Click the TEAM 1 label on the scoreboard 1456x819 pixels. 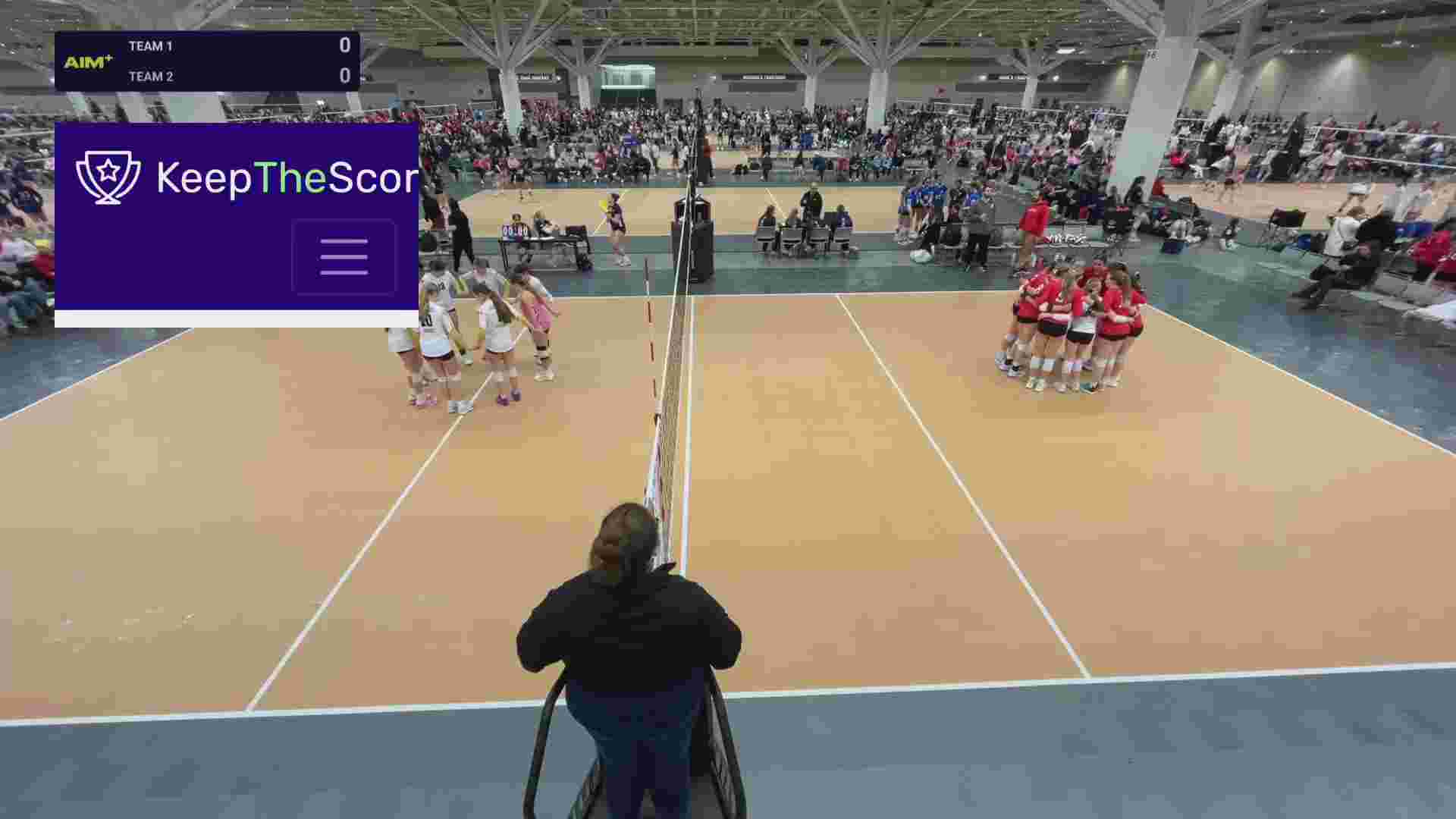pos(150,46)
